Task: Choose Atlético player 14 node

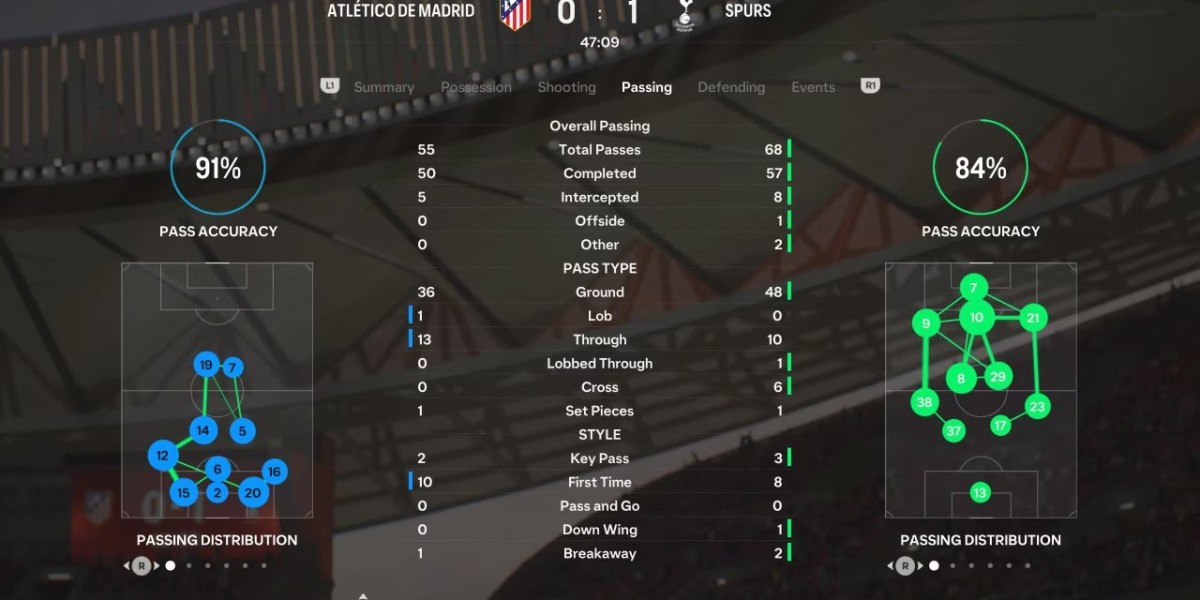Action: pos(203,431)
